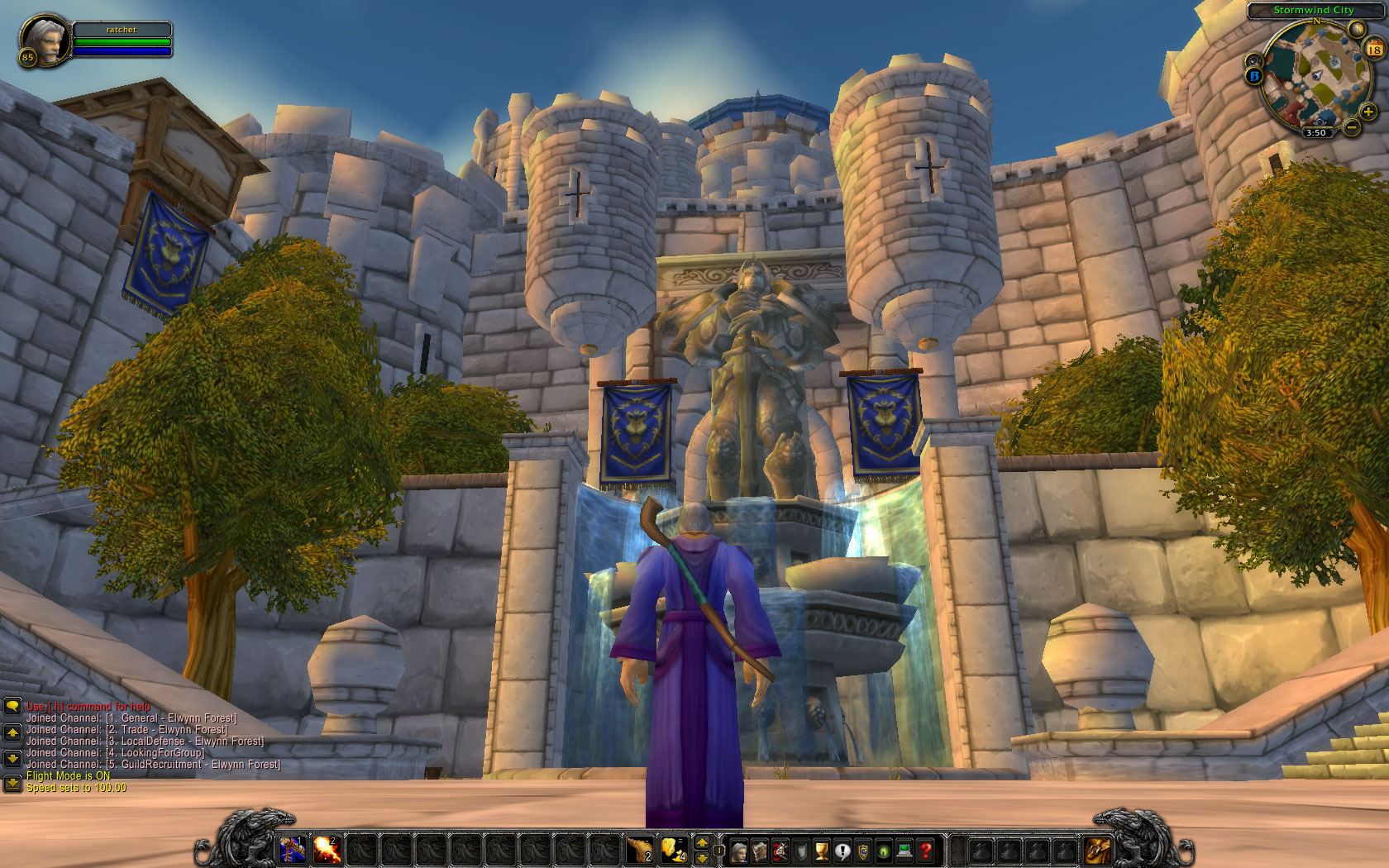Image resolution: width=1389 pixels, height=868 pixels.
Task: Use the roasted meat food item
Action: (x=640, y=849)
